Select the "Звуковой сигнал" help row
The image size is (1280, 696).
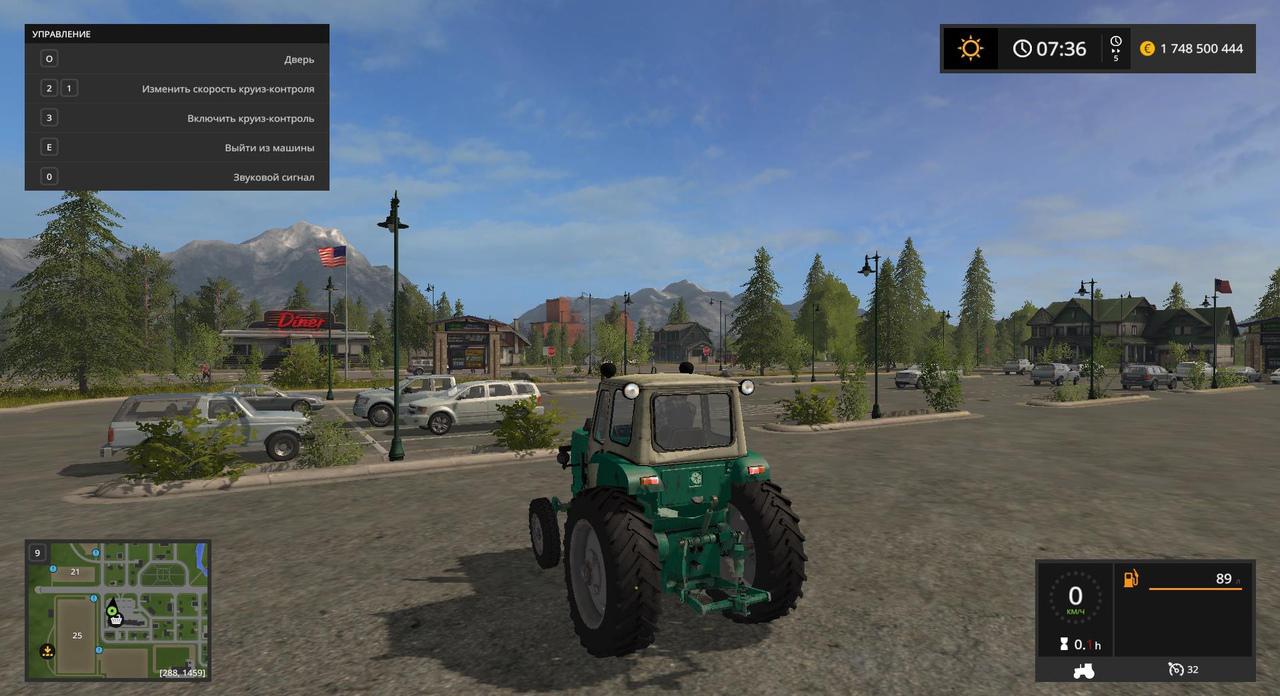pyautogui.click(x=177, y=177)
